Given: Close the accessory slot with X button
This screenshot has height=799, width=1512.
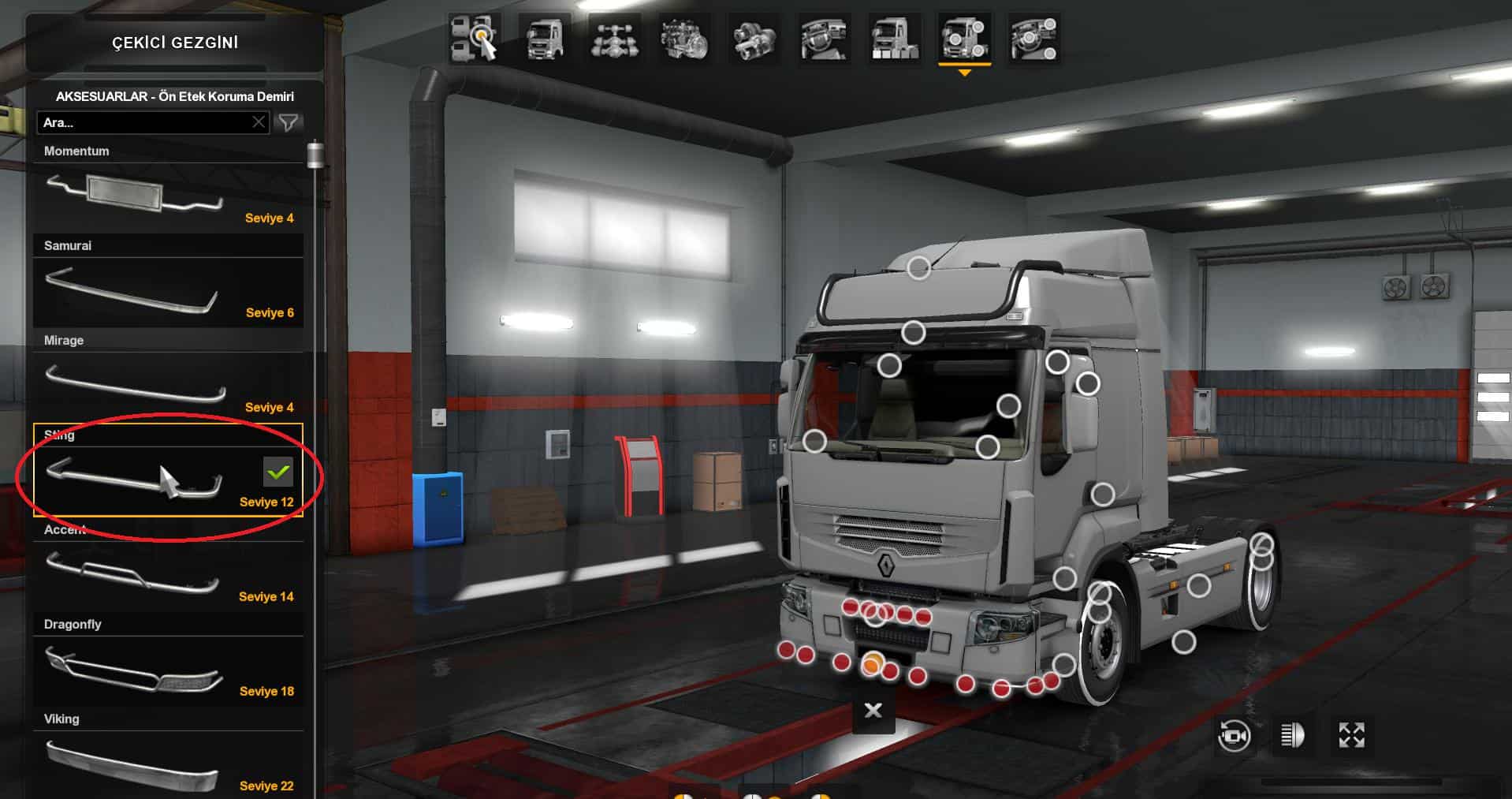Looking at the screenshot, I should click(873, 711).
